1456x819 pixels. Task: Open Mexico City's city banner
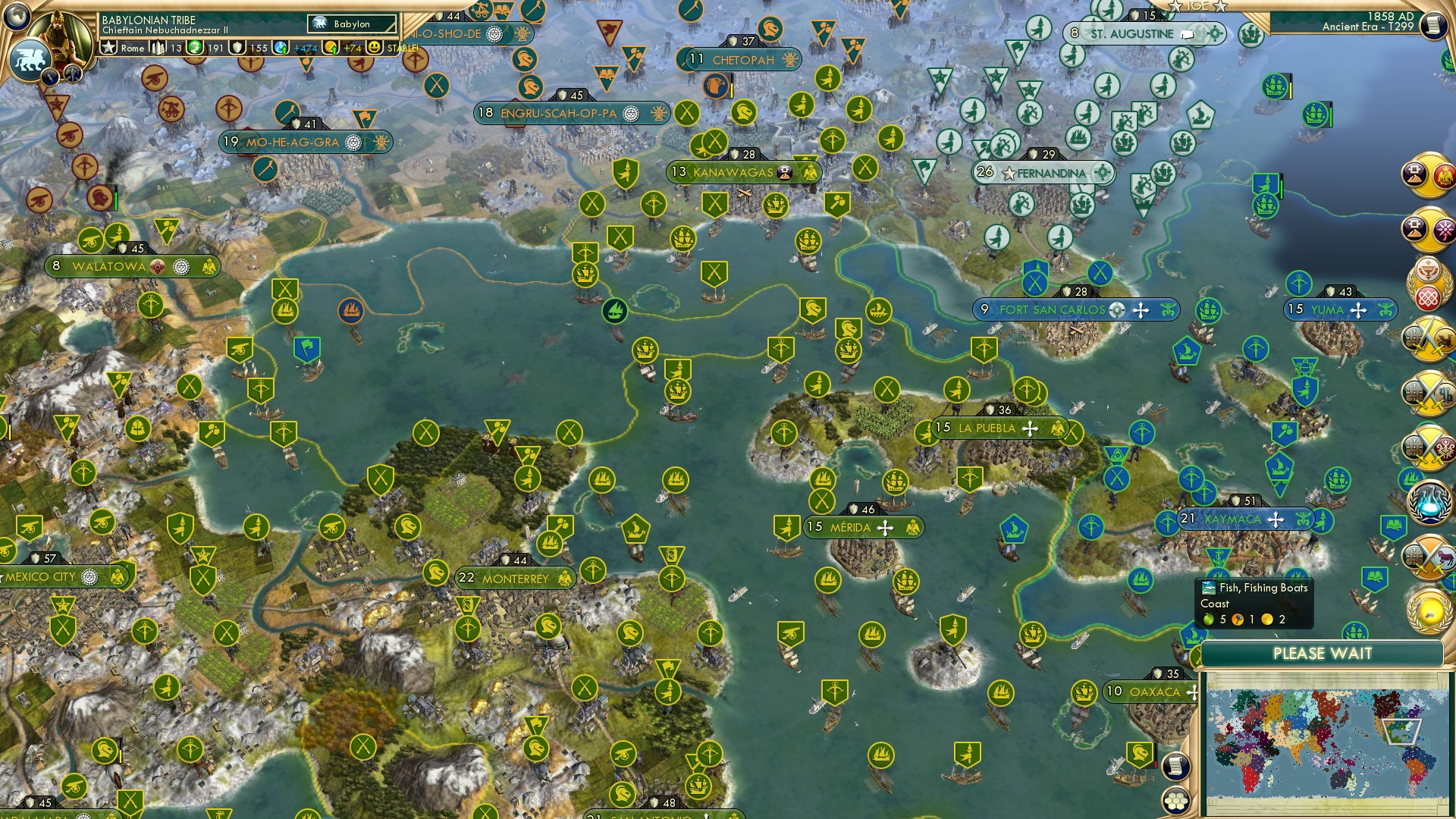[x=45, y=577]
